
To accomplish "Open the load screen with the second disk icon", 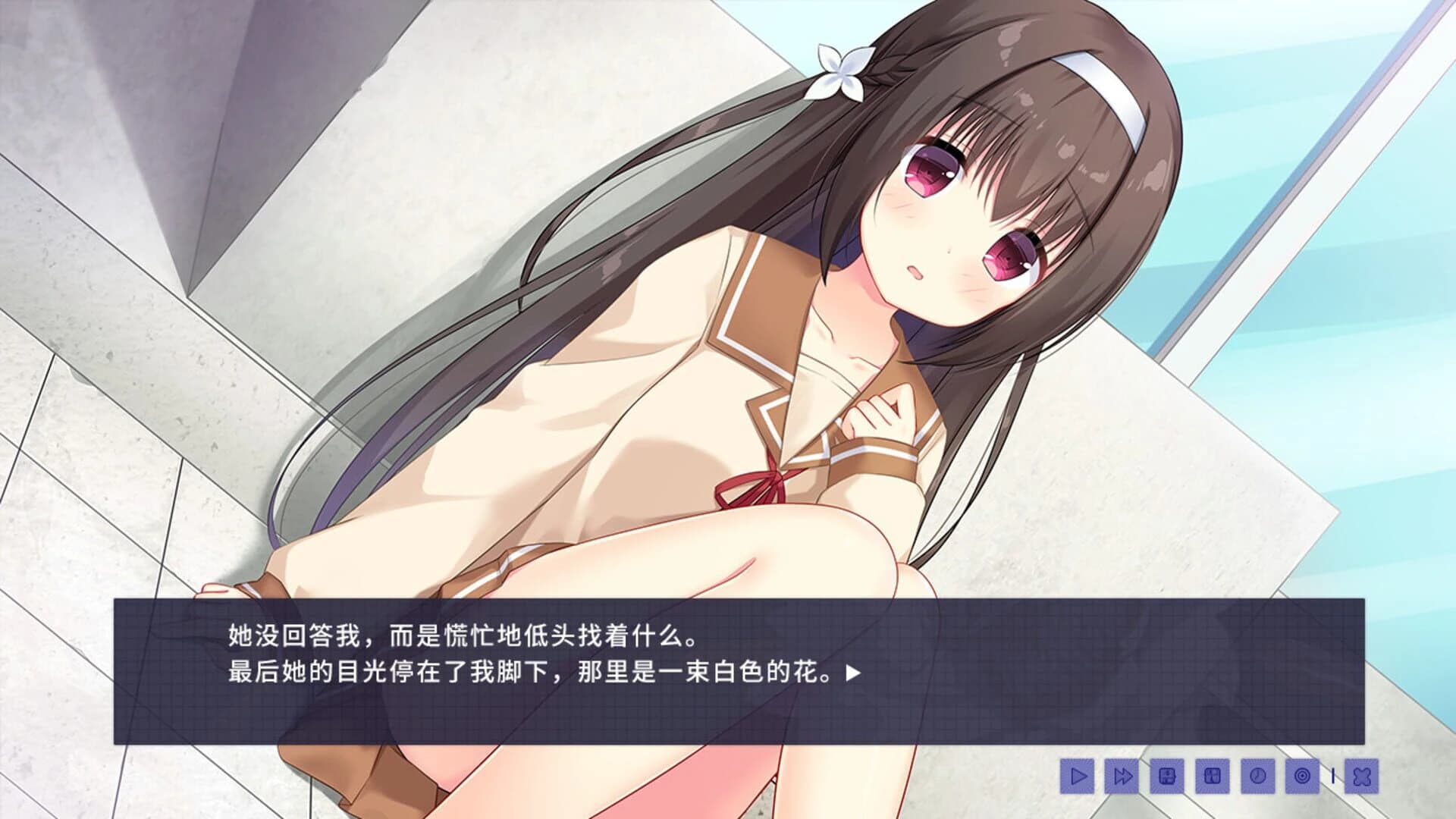I will click(1212, 777).
